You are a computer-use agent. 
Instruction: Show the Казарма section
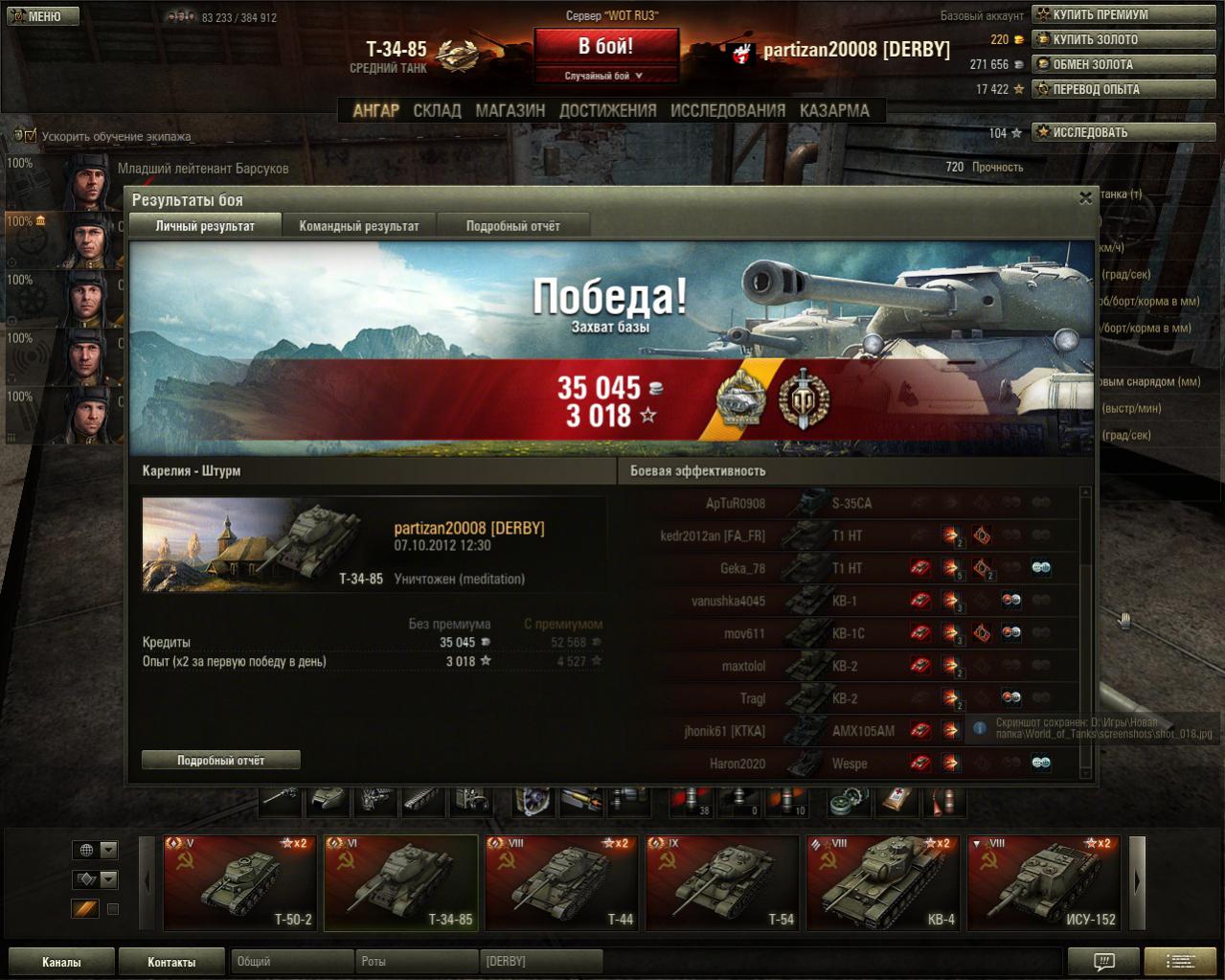pos(834,110)
